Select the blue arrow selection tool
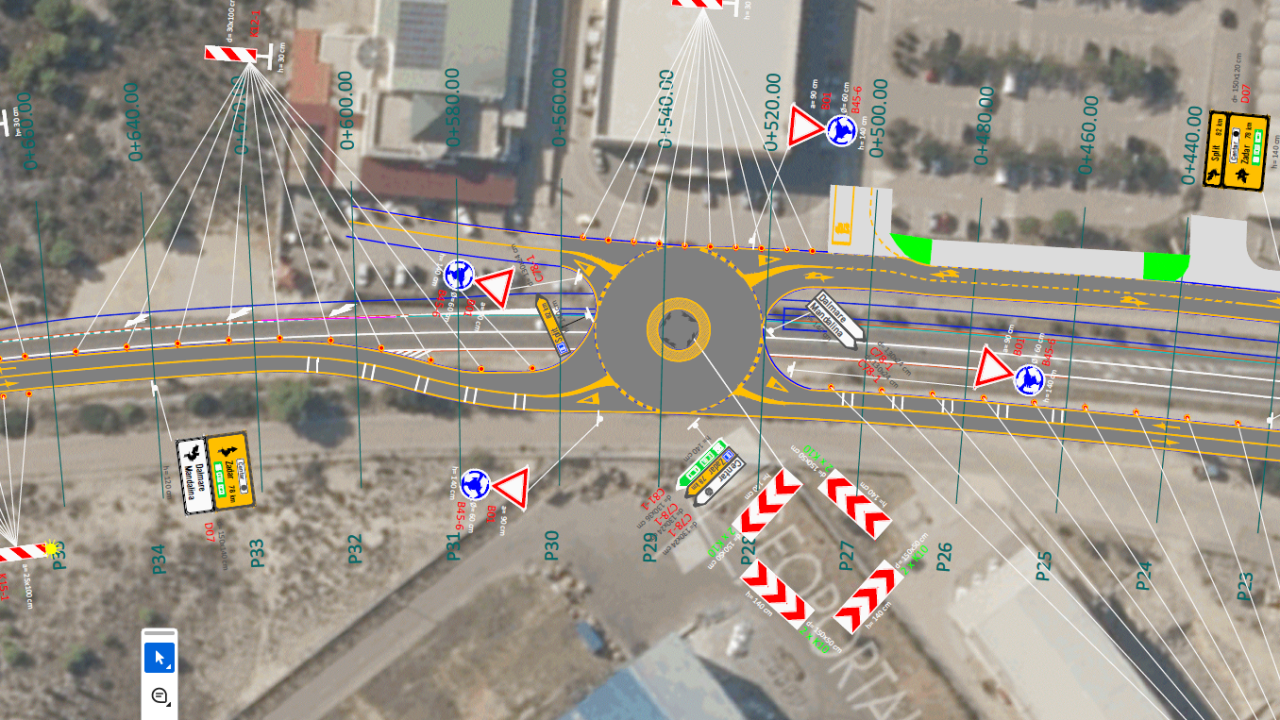This screenshot has width=1280, height=720. [x=159, y=659]
